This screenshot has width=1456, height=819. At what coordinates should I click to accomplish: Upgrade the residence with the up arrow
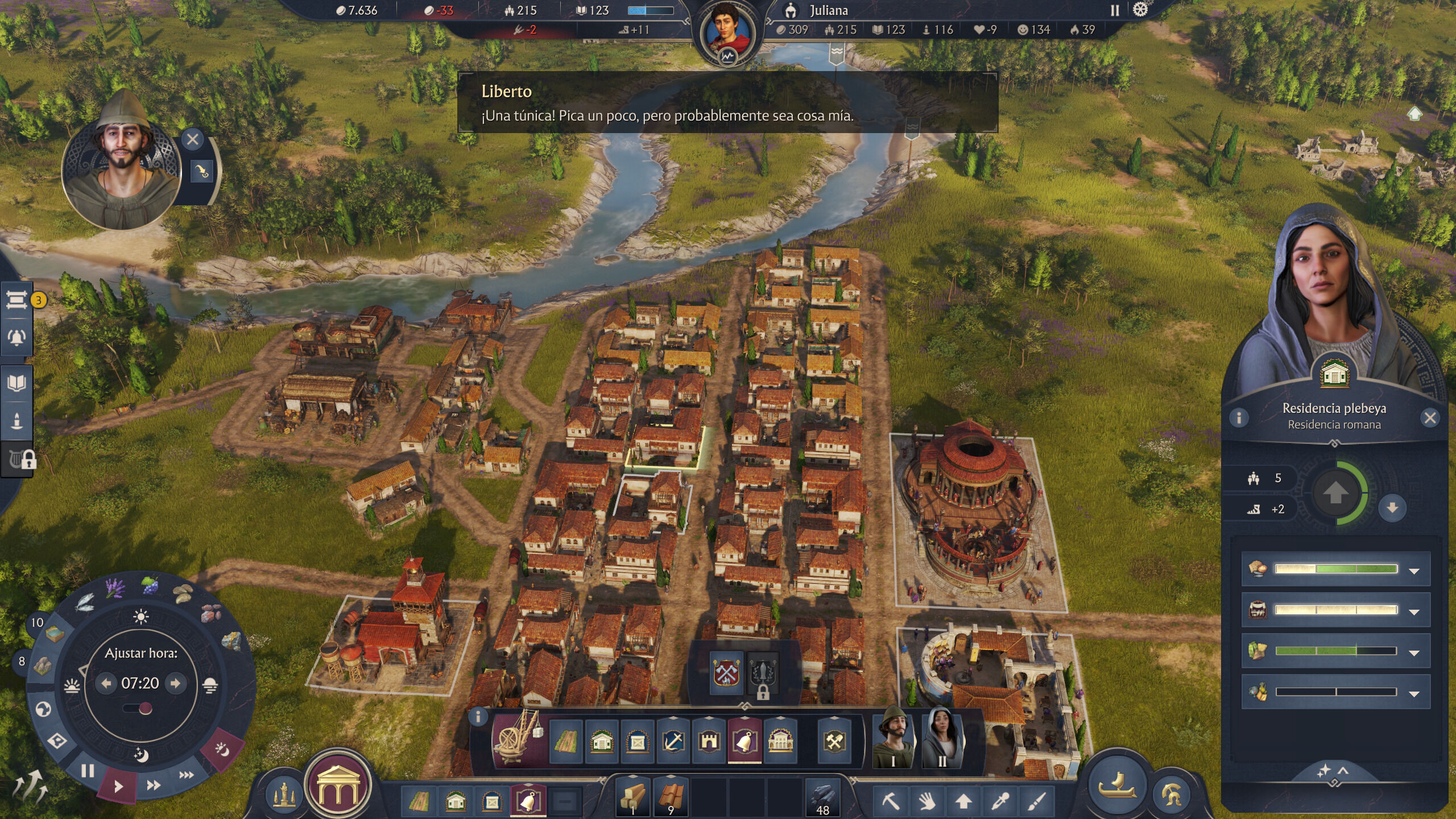point(1335,493)
